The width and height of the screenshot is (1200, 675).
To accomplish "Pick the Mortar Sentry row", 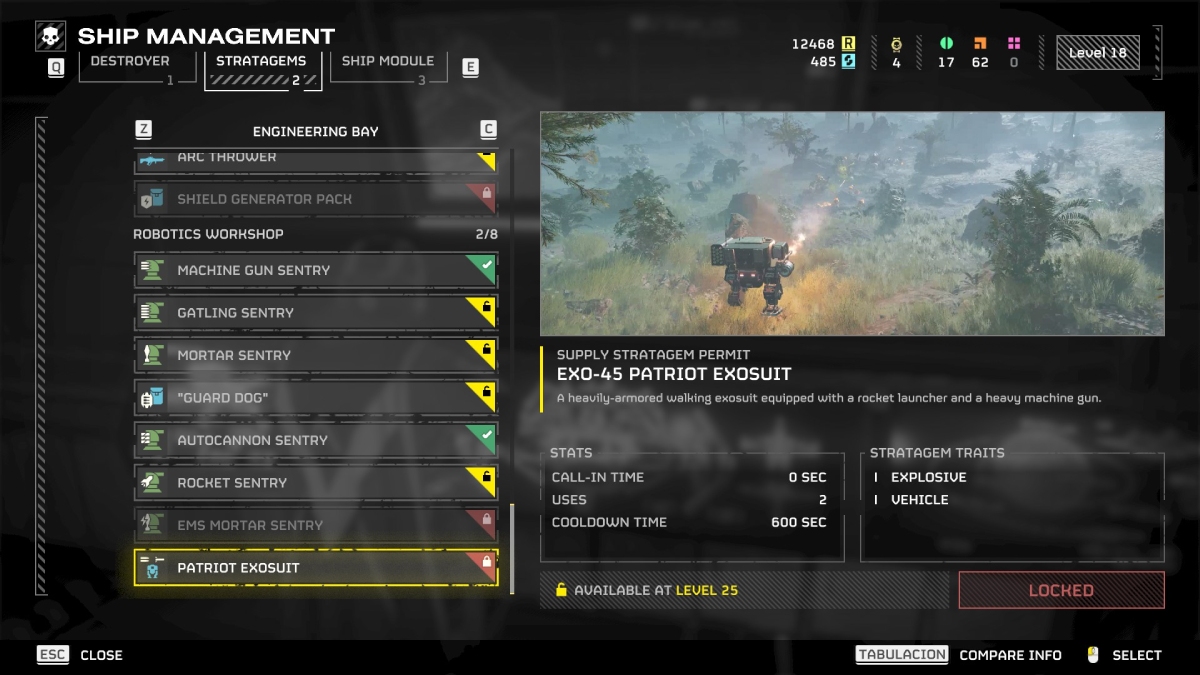I will [315, 355].
